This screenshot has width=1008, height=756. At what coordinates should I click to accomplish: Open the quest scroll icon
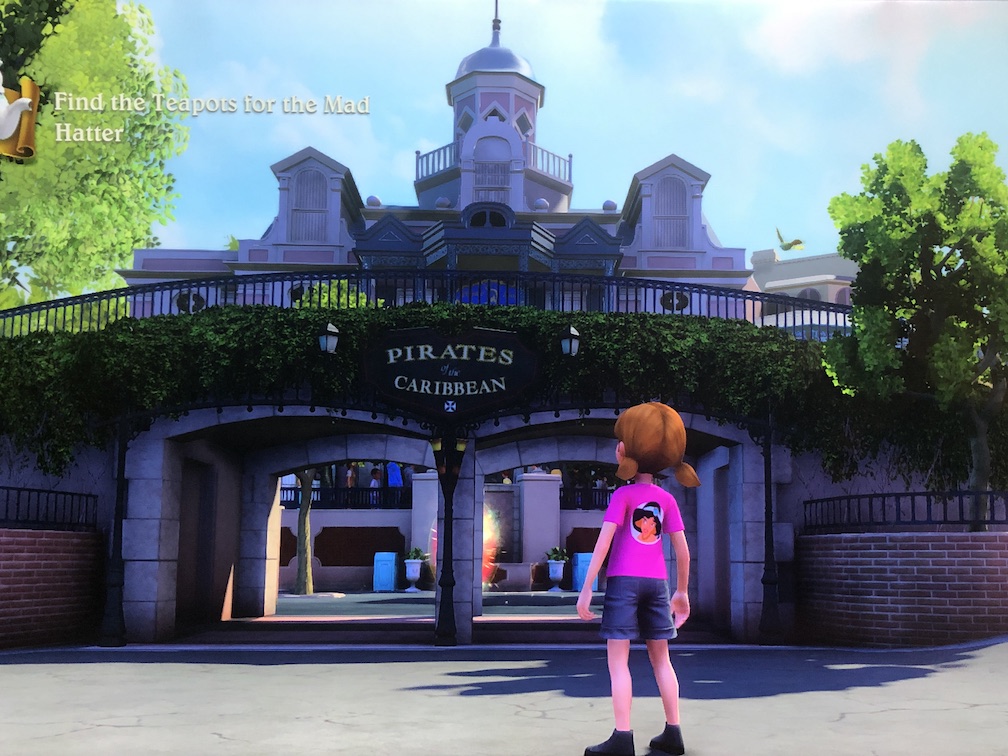(18, 114)
